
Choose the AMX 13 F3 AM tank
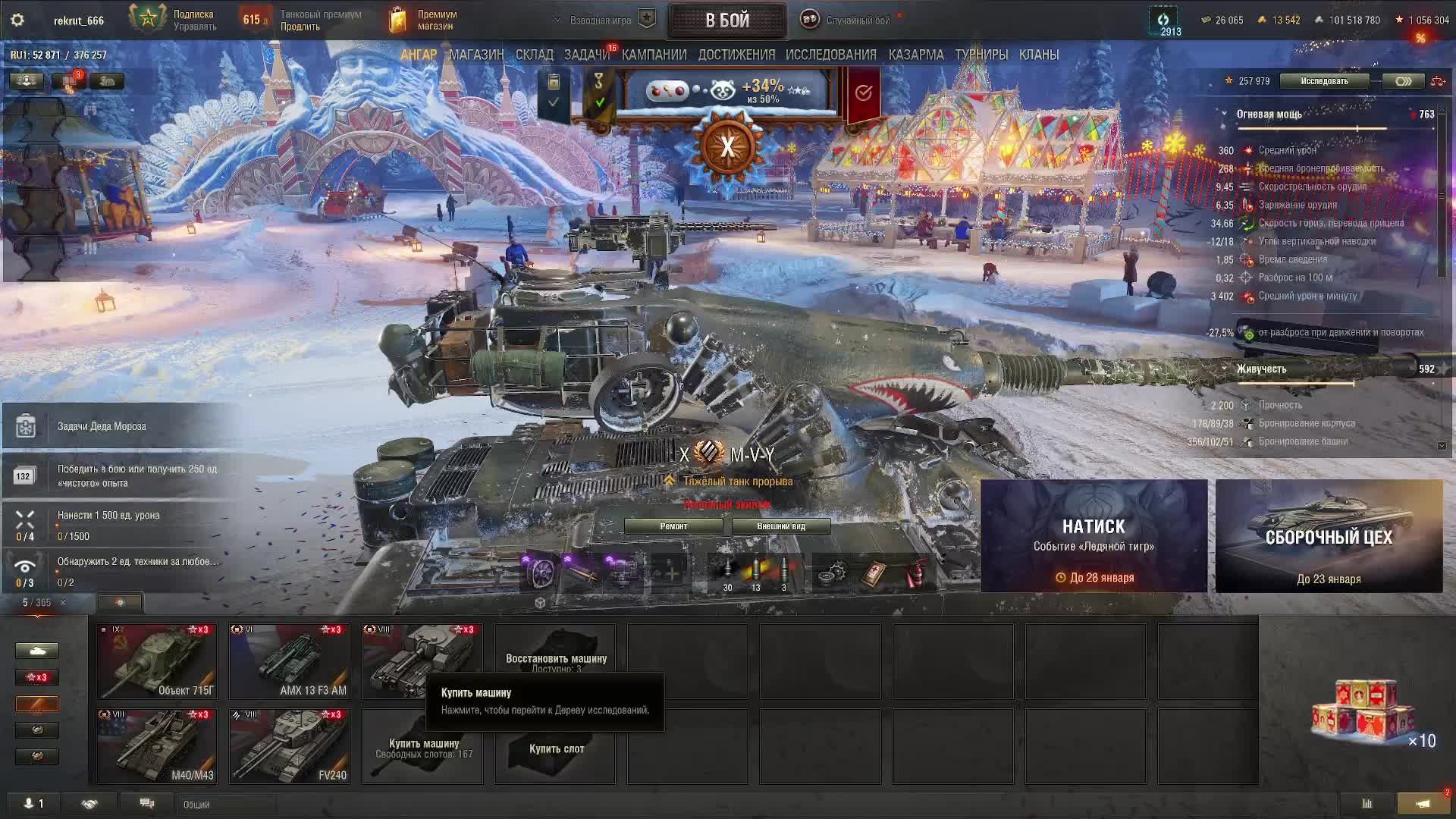(290, 661)
